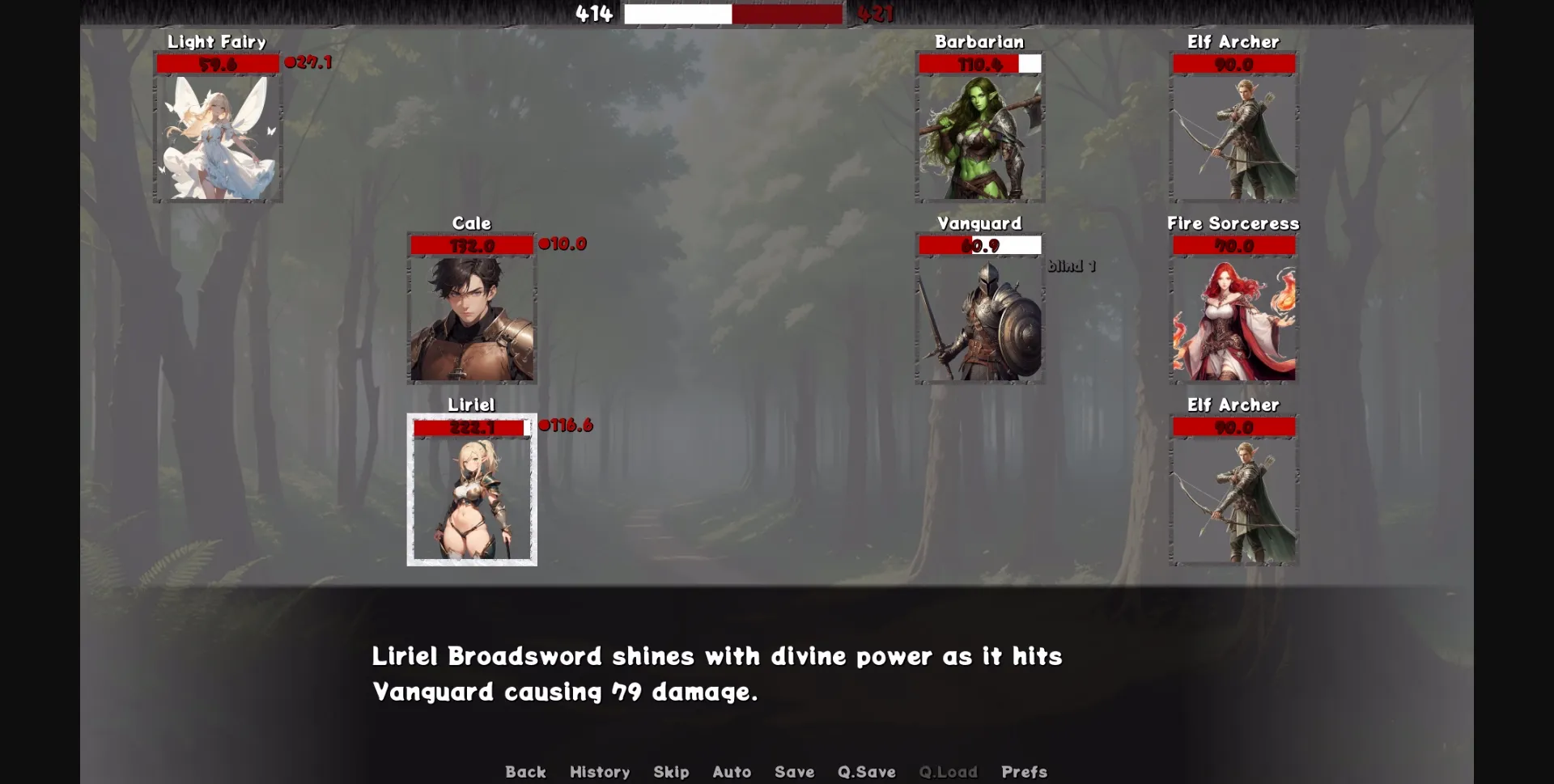1554x784 pixels.
Task: Open the Prefs menu
Action: tap(1024, 772)
